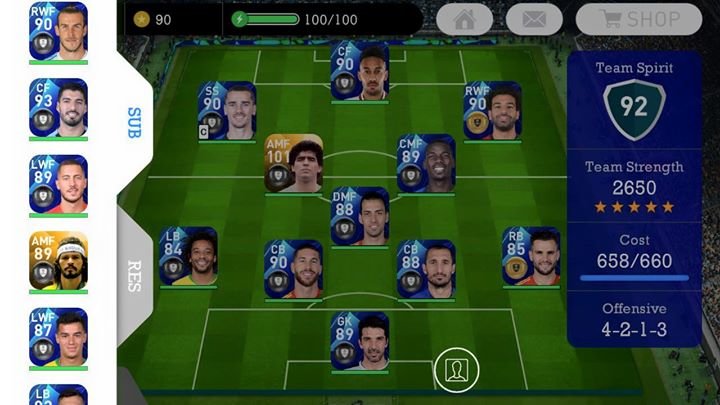The width and height of the screenshot is (720, 405).
Task: Select the AMF 89 substitute card
Action: point(58,261)
